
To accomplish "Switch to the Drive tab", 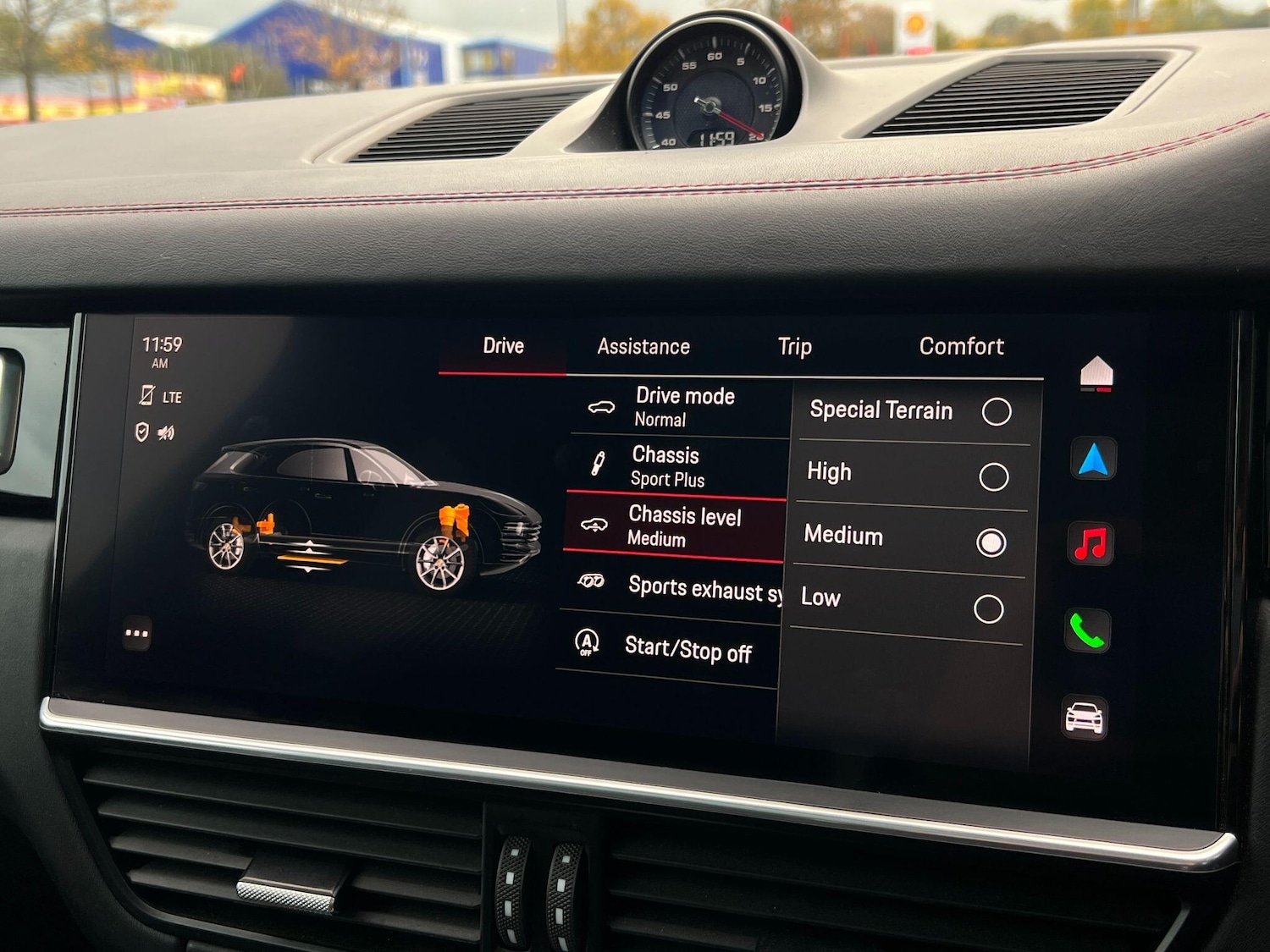I will [x=503, y=346].
